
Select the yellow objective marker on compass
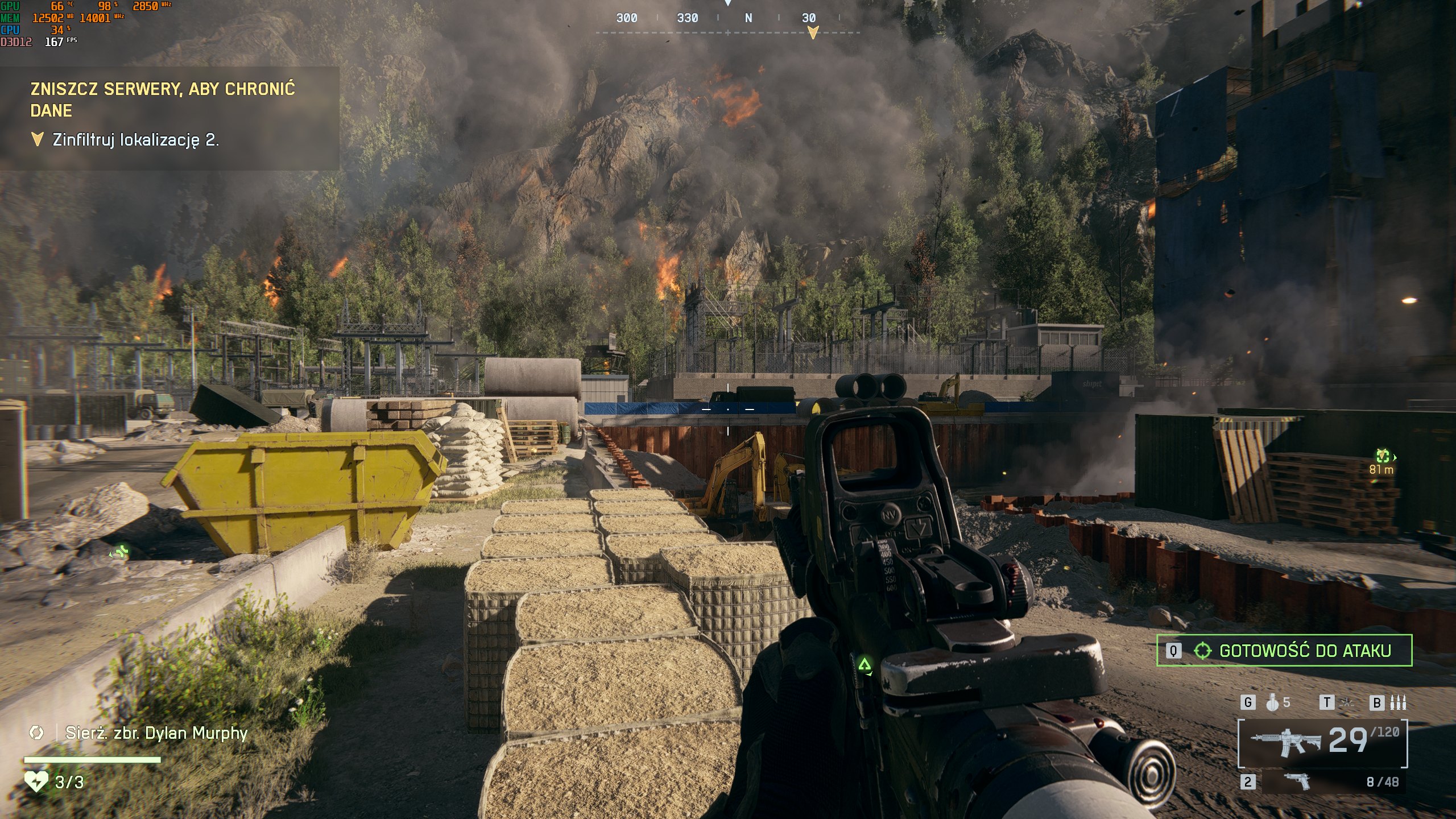[x=813, y=32]
